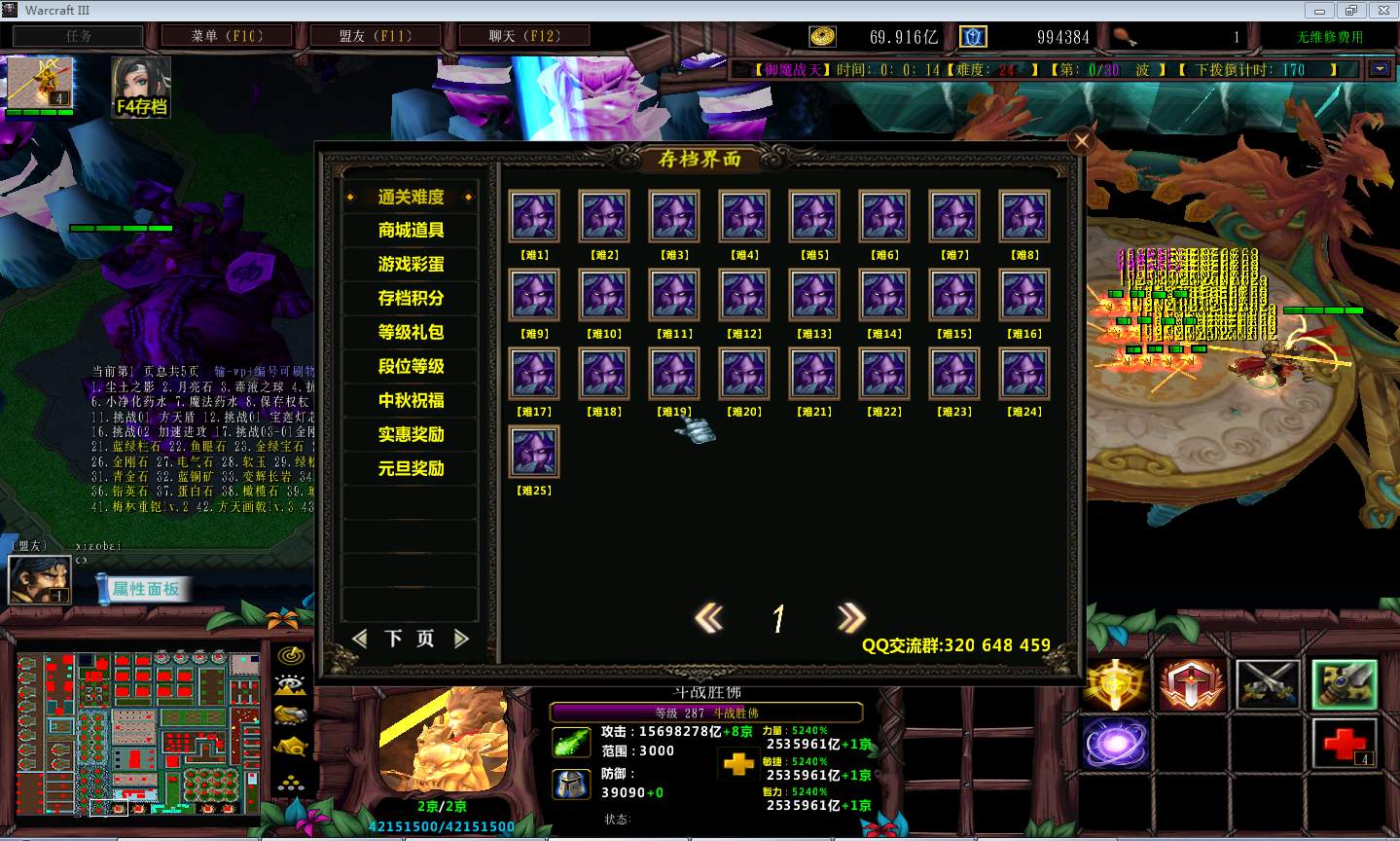1400x841 pixels.
Task: Choose difficulty tile 难12
Action: (x=744, y=295)
